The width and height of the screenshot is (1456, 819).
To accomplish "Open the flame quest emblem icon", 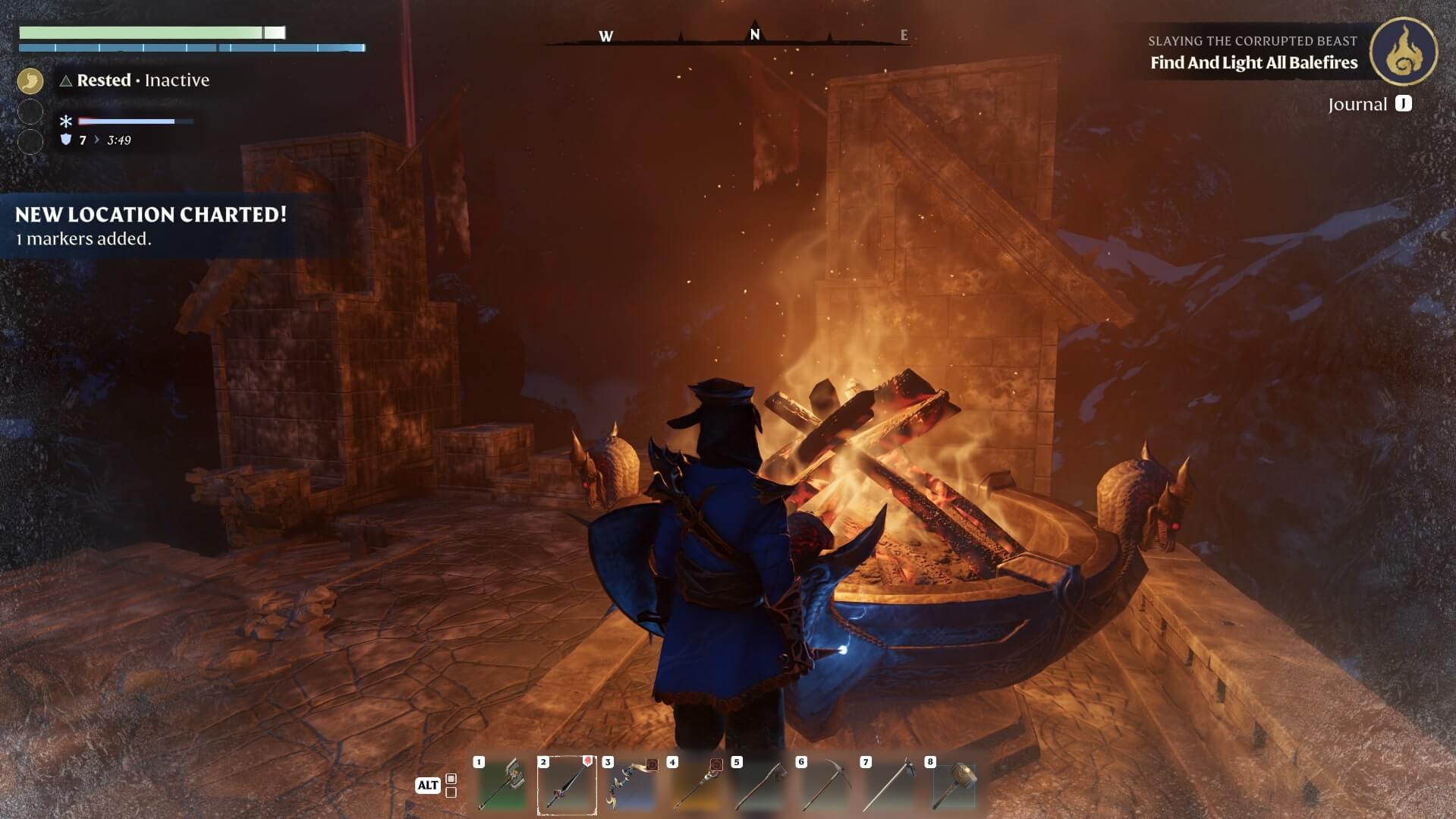I will point(1403,52).
